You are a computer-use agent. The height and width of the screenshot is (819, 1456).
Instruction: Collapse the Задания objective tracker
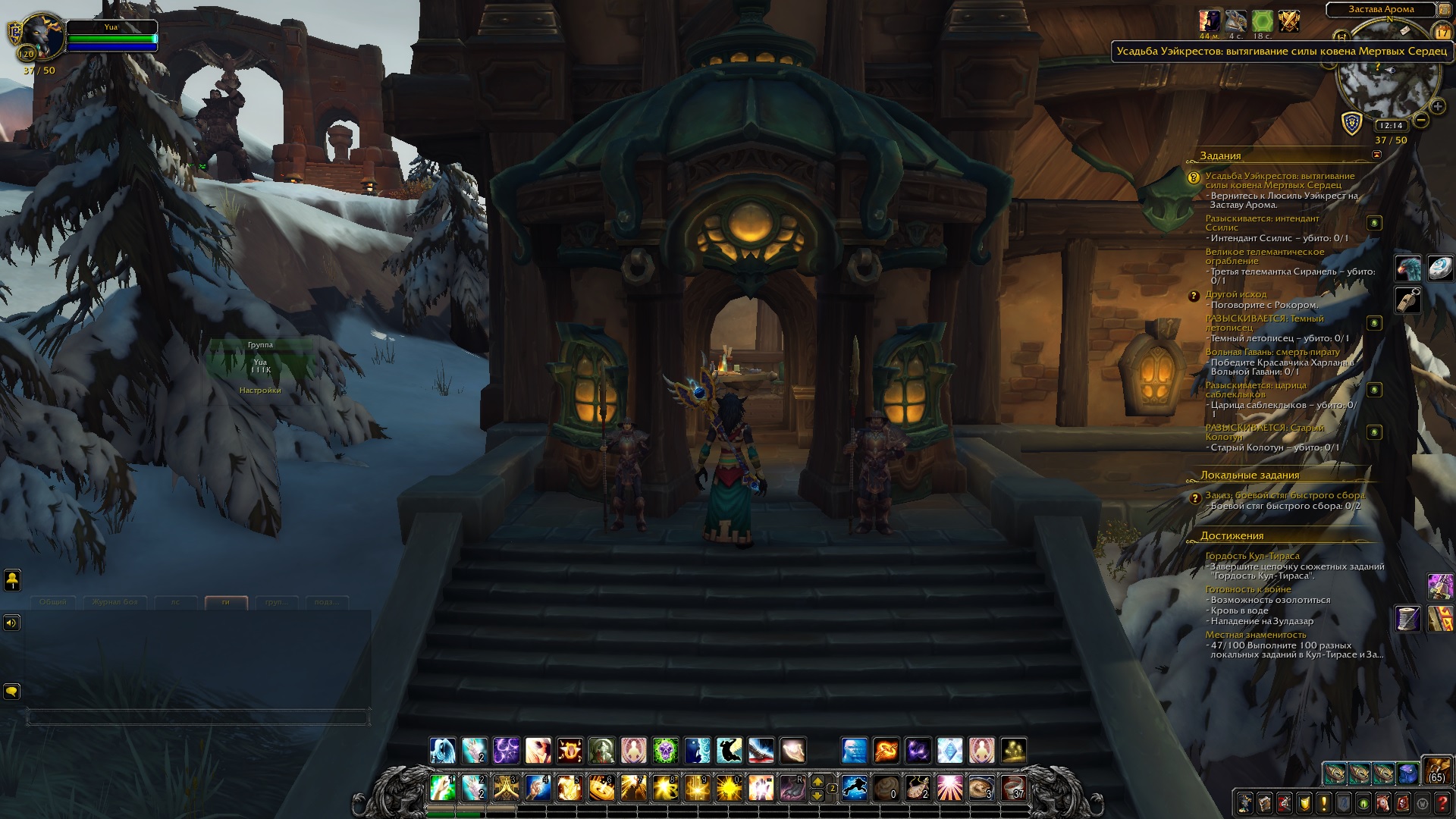[1376, 155]
